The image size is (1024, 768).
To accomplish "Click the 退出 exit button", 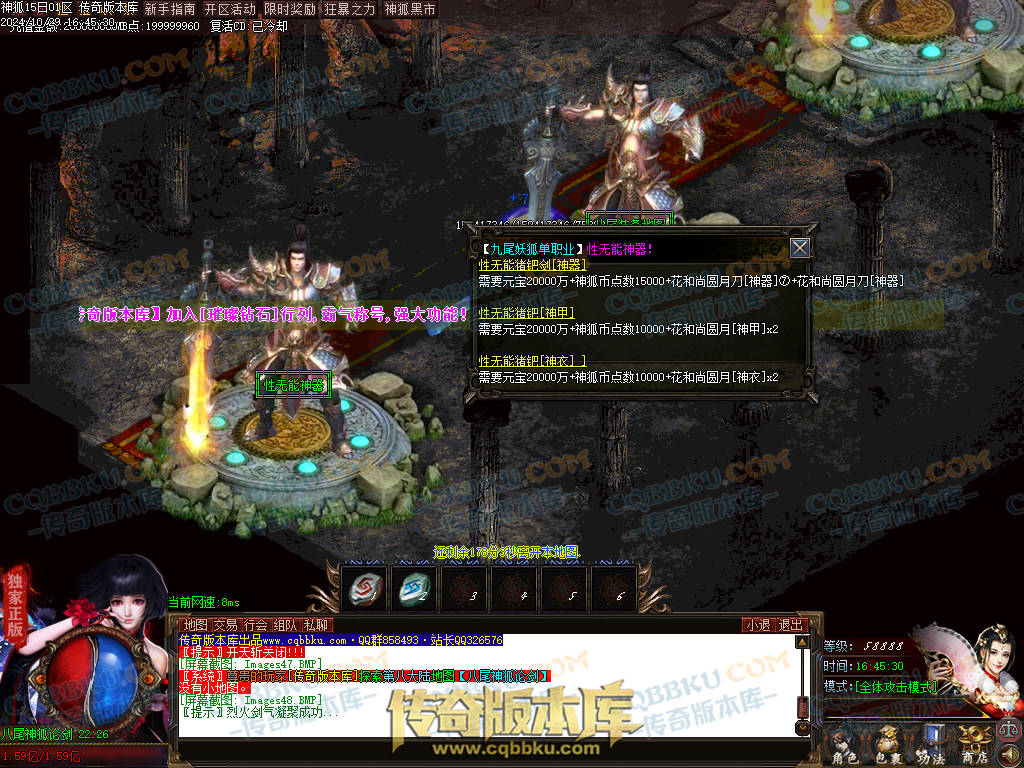I will pos(791,625).
